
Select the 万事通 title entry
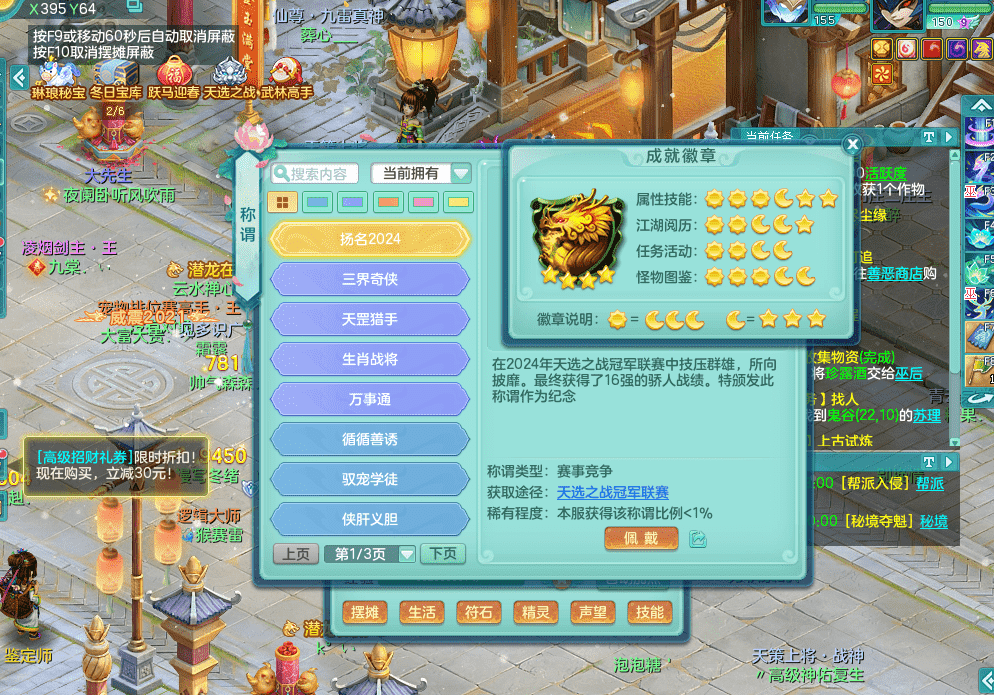point(370,399)
